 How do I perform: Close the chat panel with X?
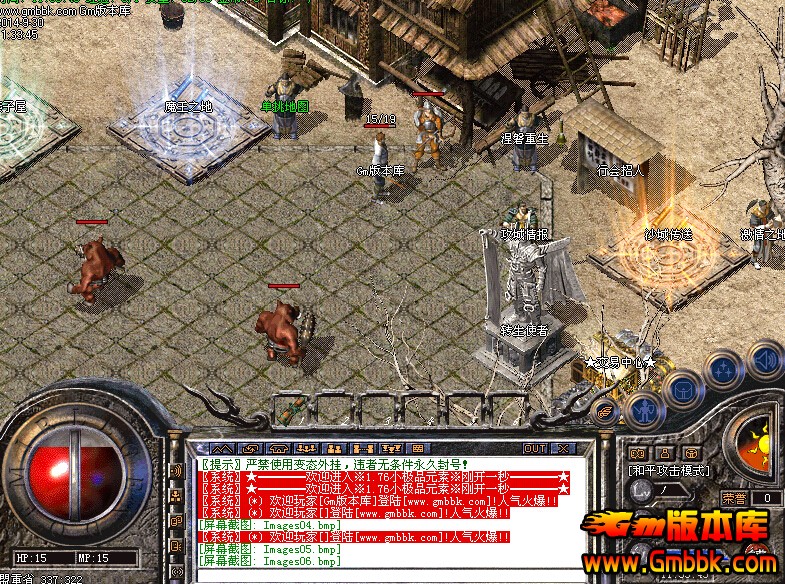564,448
